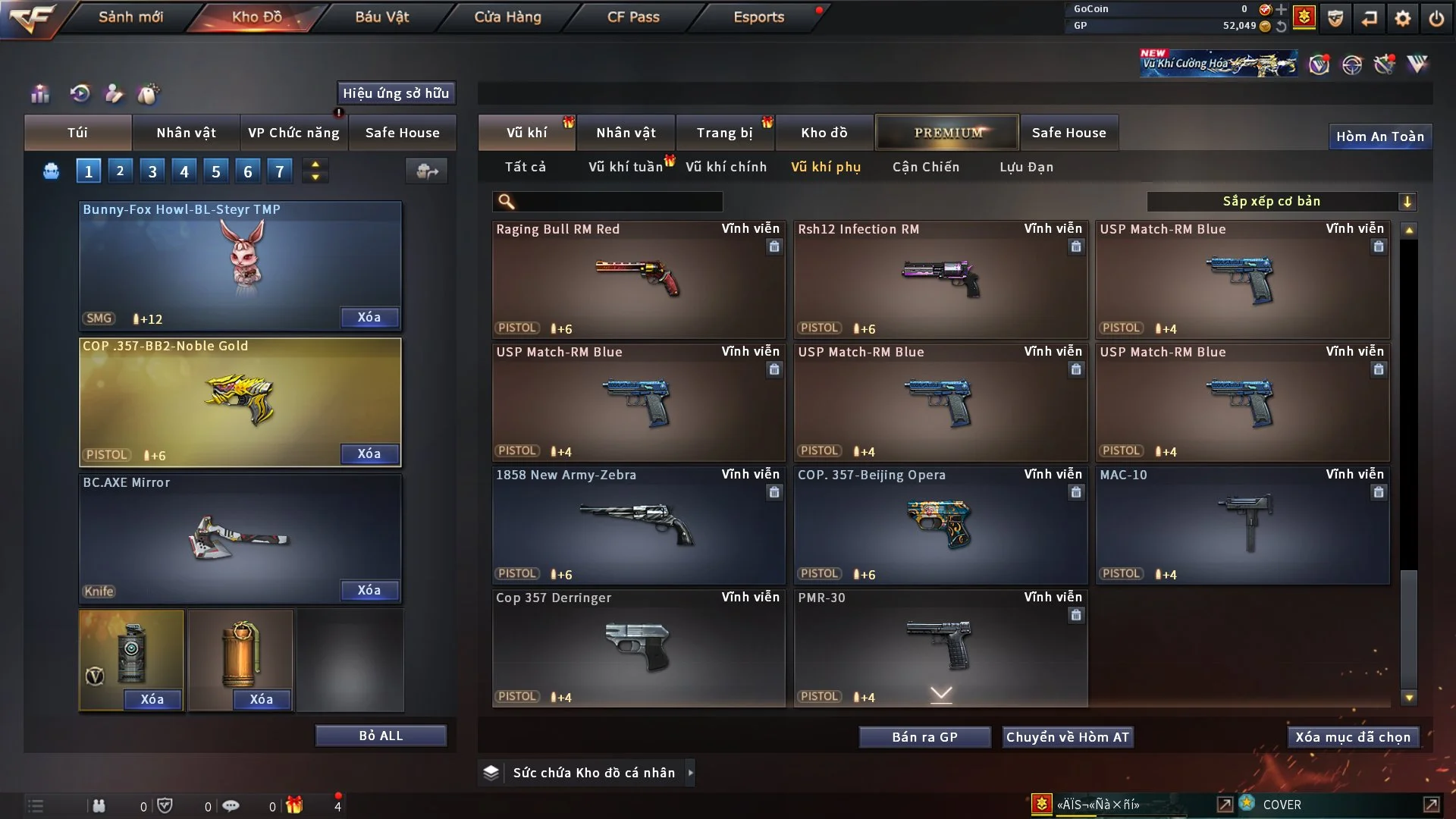
Task: Open the Hòm An Toàn safe box
Action: 1379,136
